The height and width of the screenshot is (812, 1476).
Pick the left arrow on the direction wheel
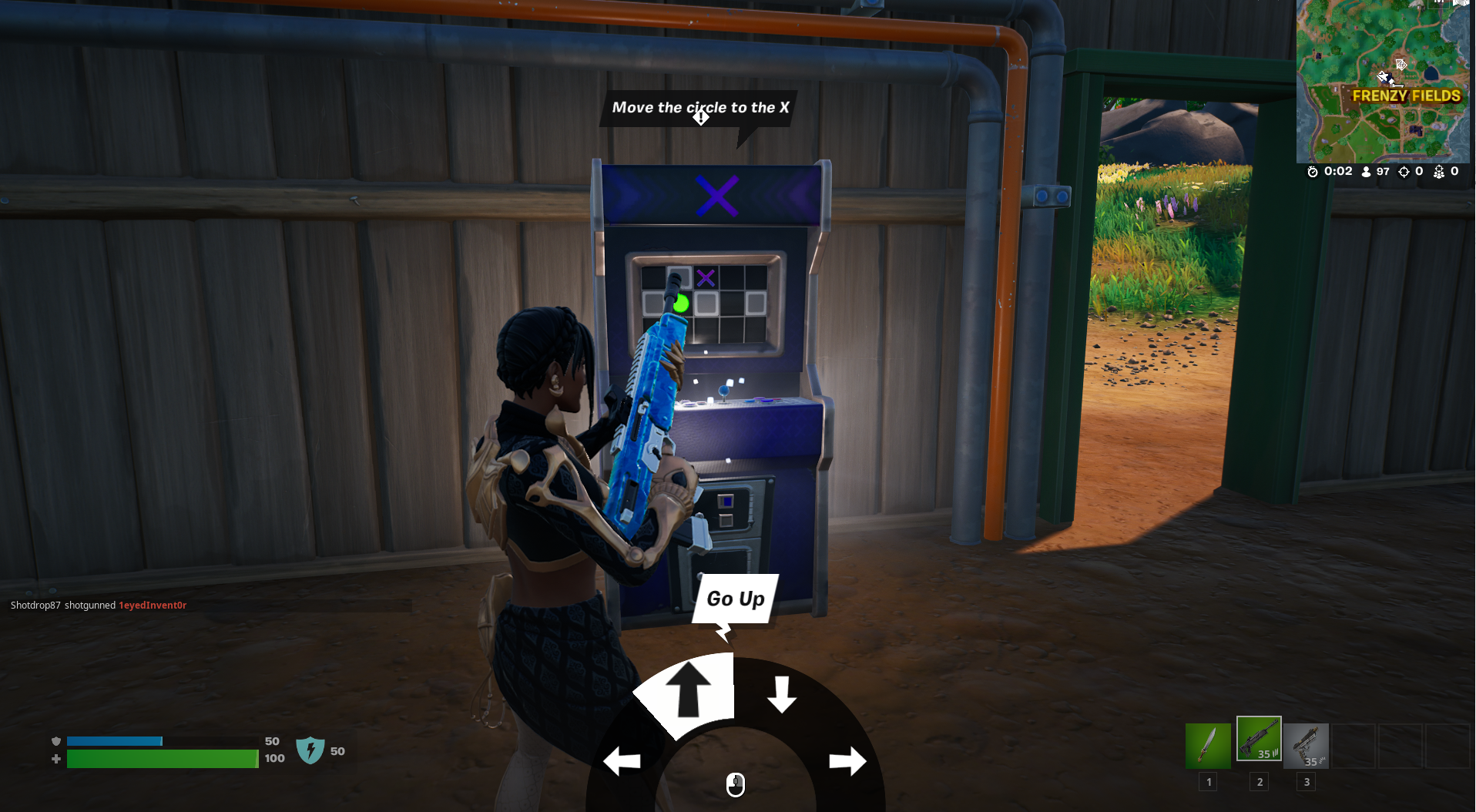[x=622, y=761]
